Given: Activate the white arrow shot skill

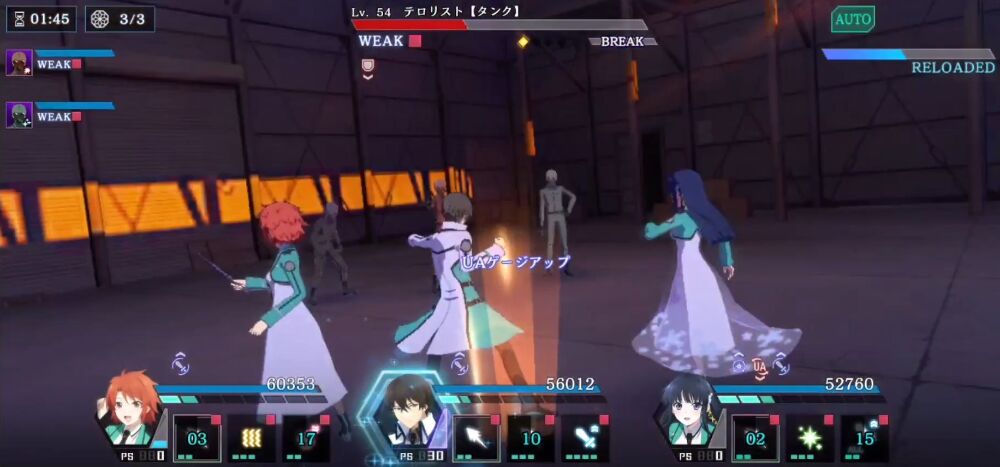Looking at the screenshot, I should pos(476,439).
